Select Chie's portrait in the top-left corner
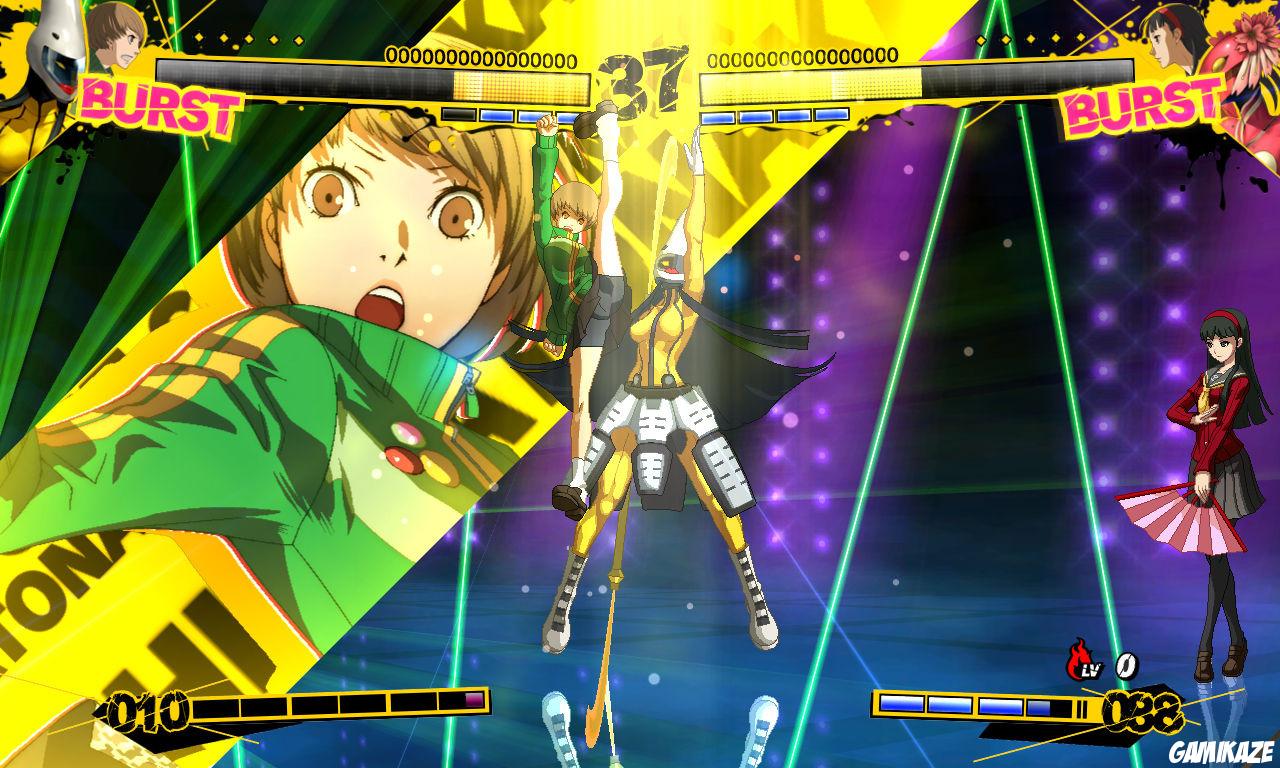This screenshot has height=768, width=1280. [x=115, y=40]
